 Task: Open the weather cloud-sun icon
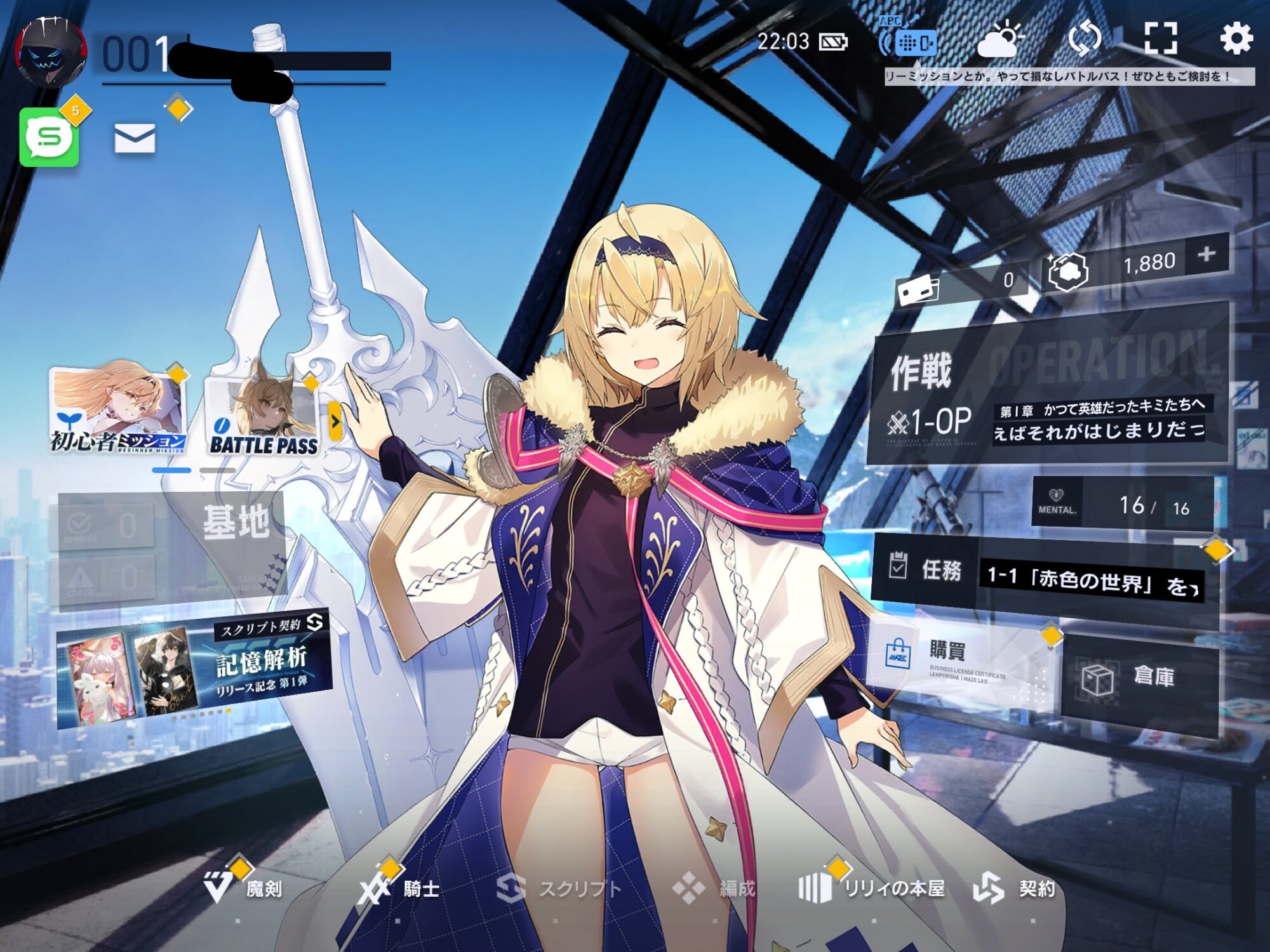pyautogui.click(x=1000, y=41)
